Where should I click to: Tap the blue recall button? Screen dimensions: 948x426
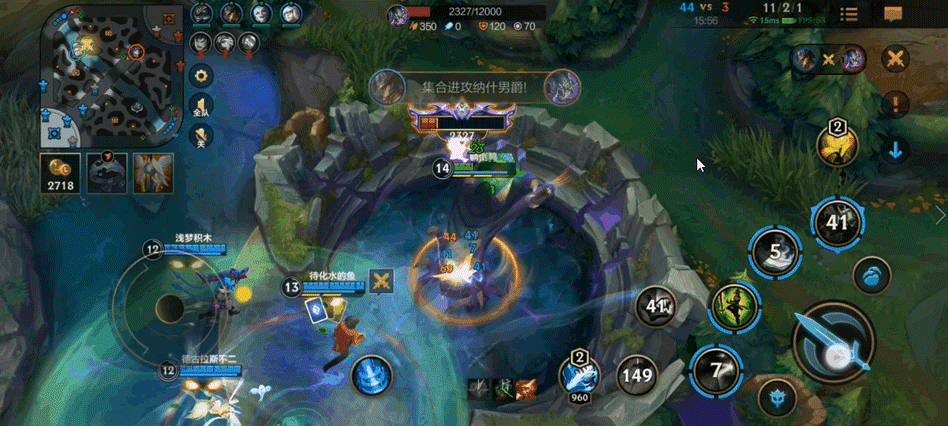872,276
